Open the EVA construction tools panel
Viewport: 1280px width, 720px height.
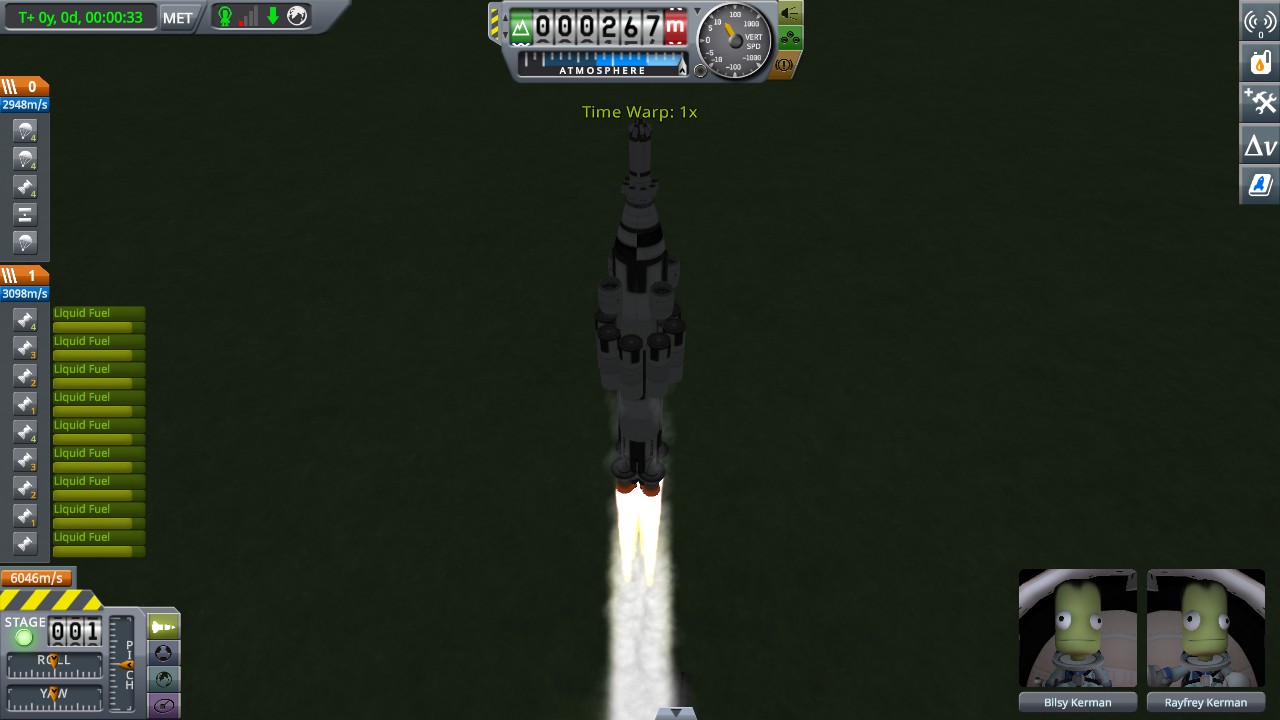click(1259, 101)
